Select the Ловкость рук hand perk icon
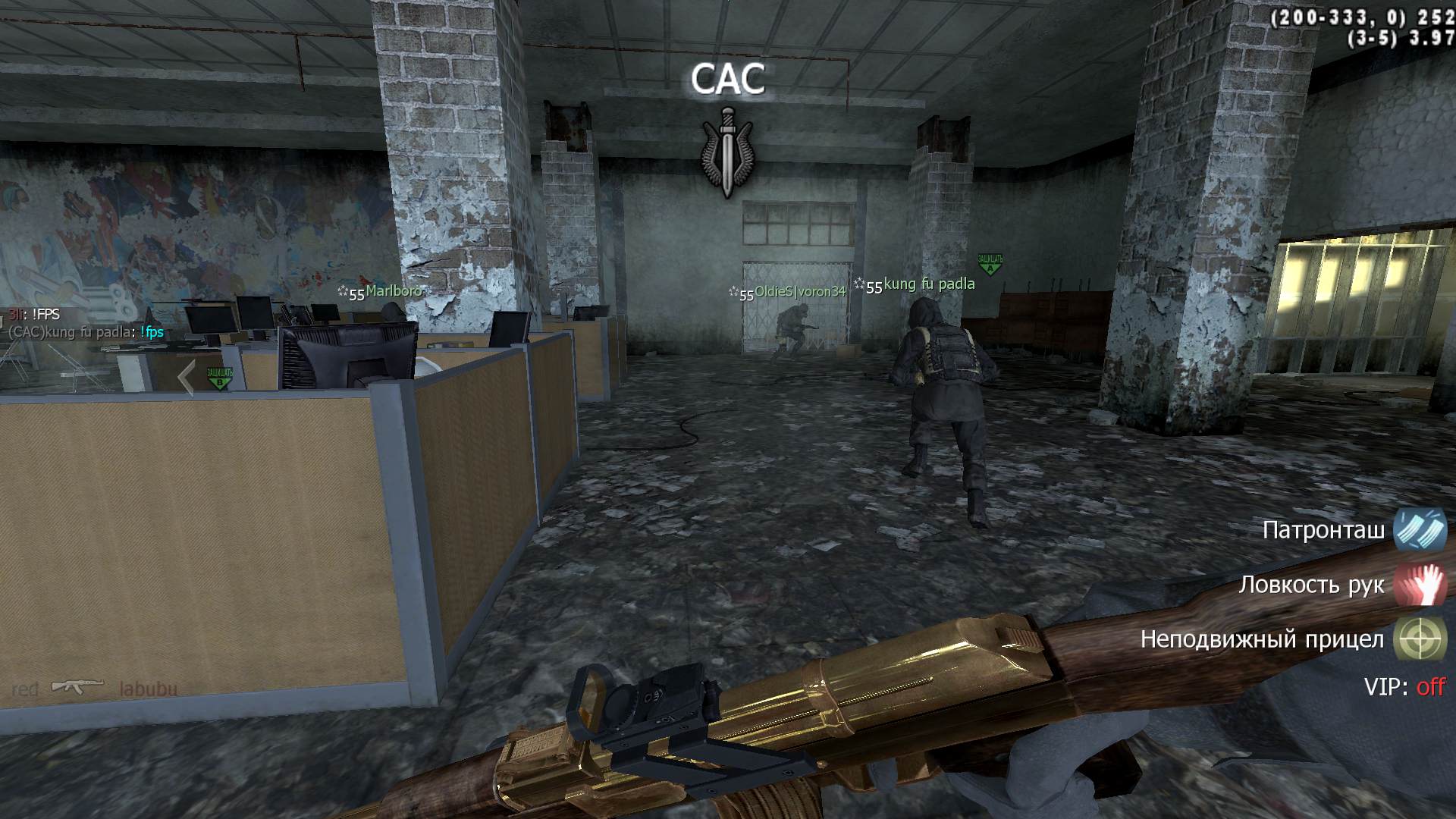This screenshot has height=819, width=1456. pyautogui.click(x=1420, y=585)
